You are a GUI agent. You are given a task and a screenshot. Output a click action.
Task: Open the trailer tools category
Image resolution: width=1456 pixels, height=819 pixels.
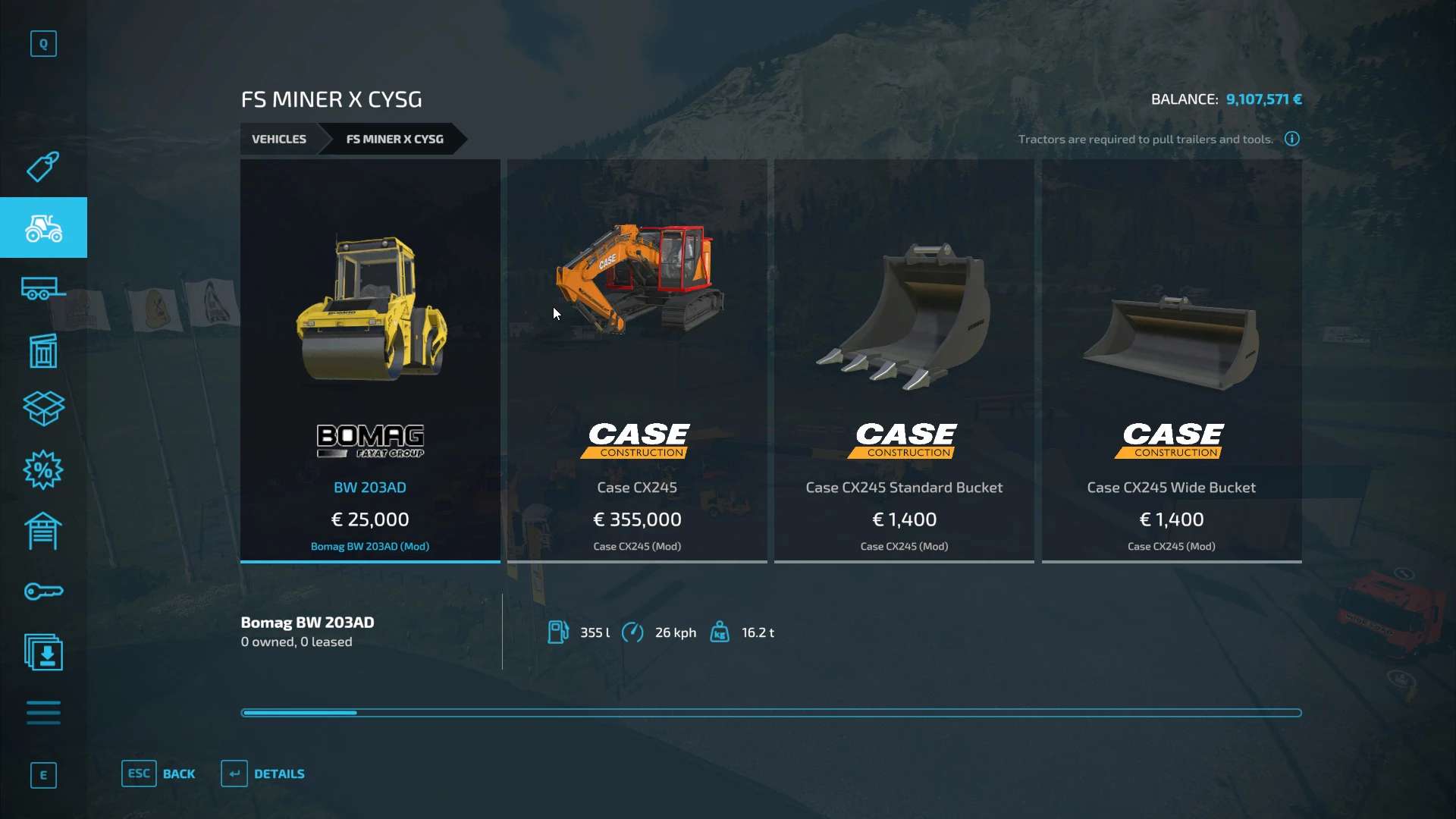[x=43, y=289]
